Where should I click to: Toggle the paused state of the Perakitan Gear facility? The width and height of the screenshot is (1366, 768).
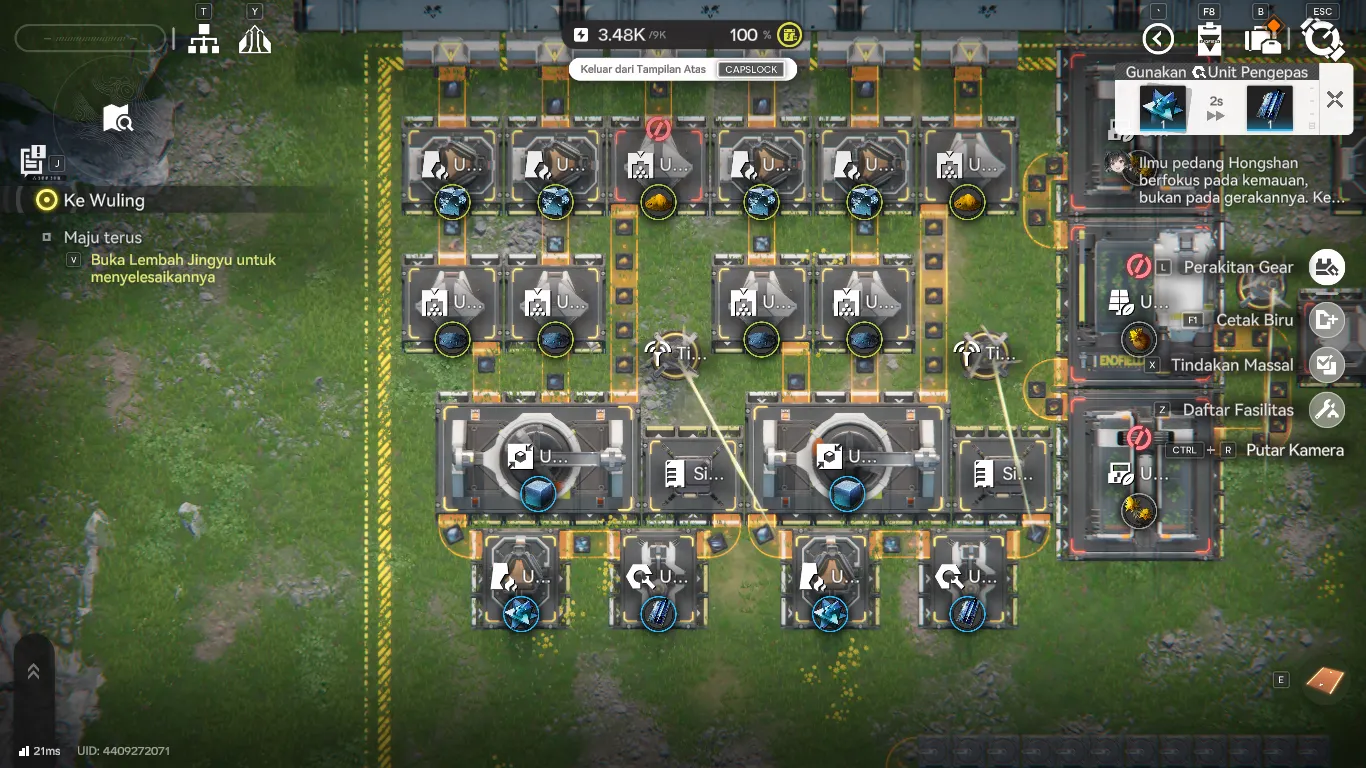(1140, 264)
